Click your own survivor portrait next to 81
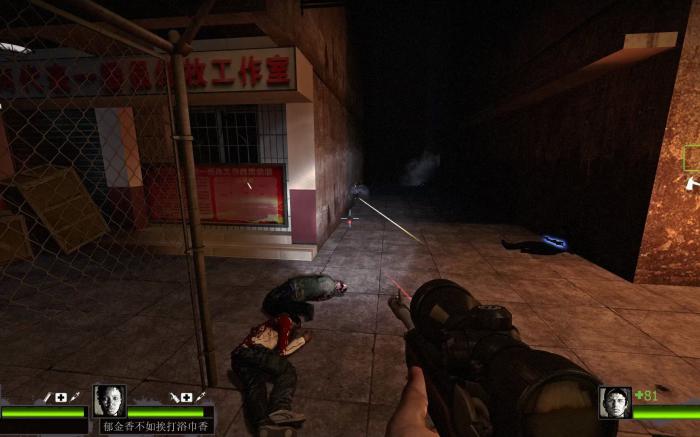700x437 pixels. point(615,402)
